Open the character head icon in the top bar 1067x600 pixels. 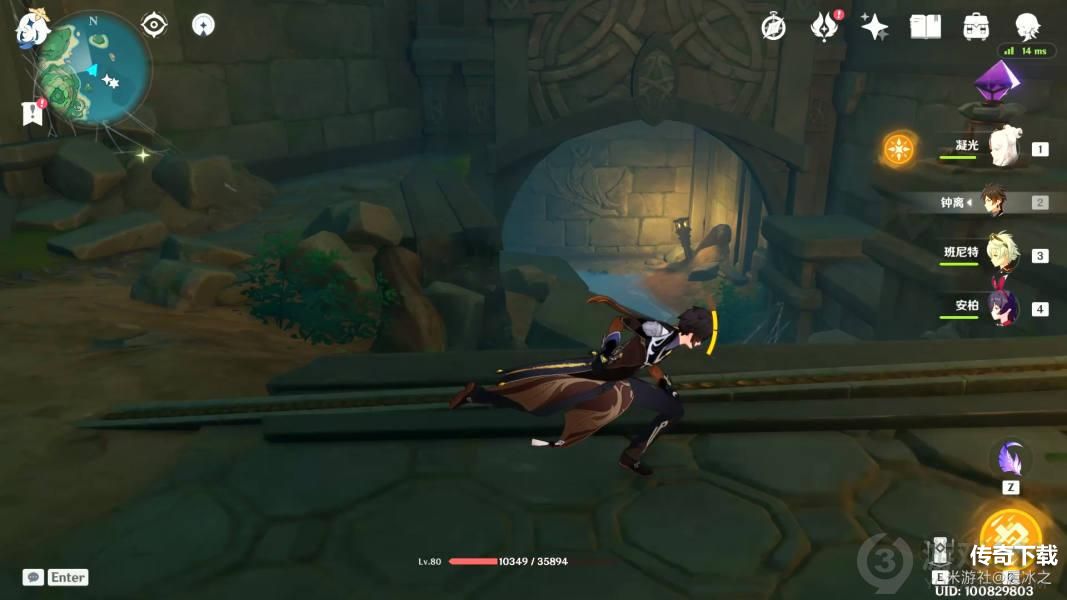[1027, 26]
